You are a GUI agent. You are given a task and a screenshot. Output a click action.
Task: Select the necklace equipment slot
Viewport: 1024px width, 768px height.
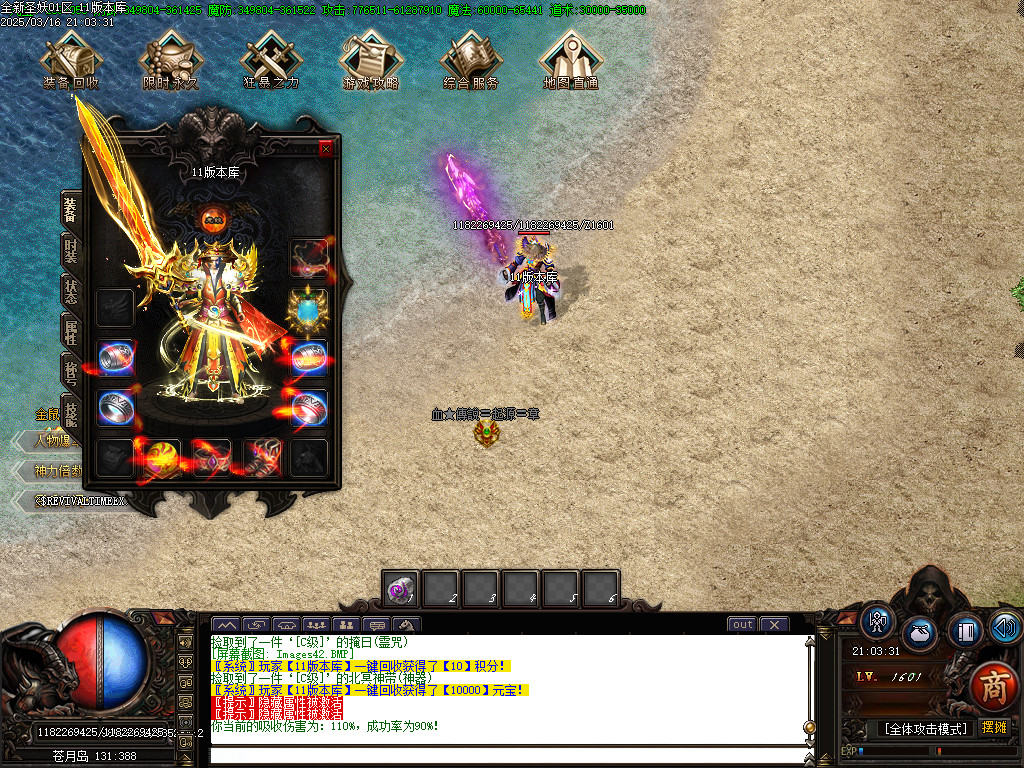coord(309,258)
